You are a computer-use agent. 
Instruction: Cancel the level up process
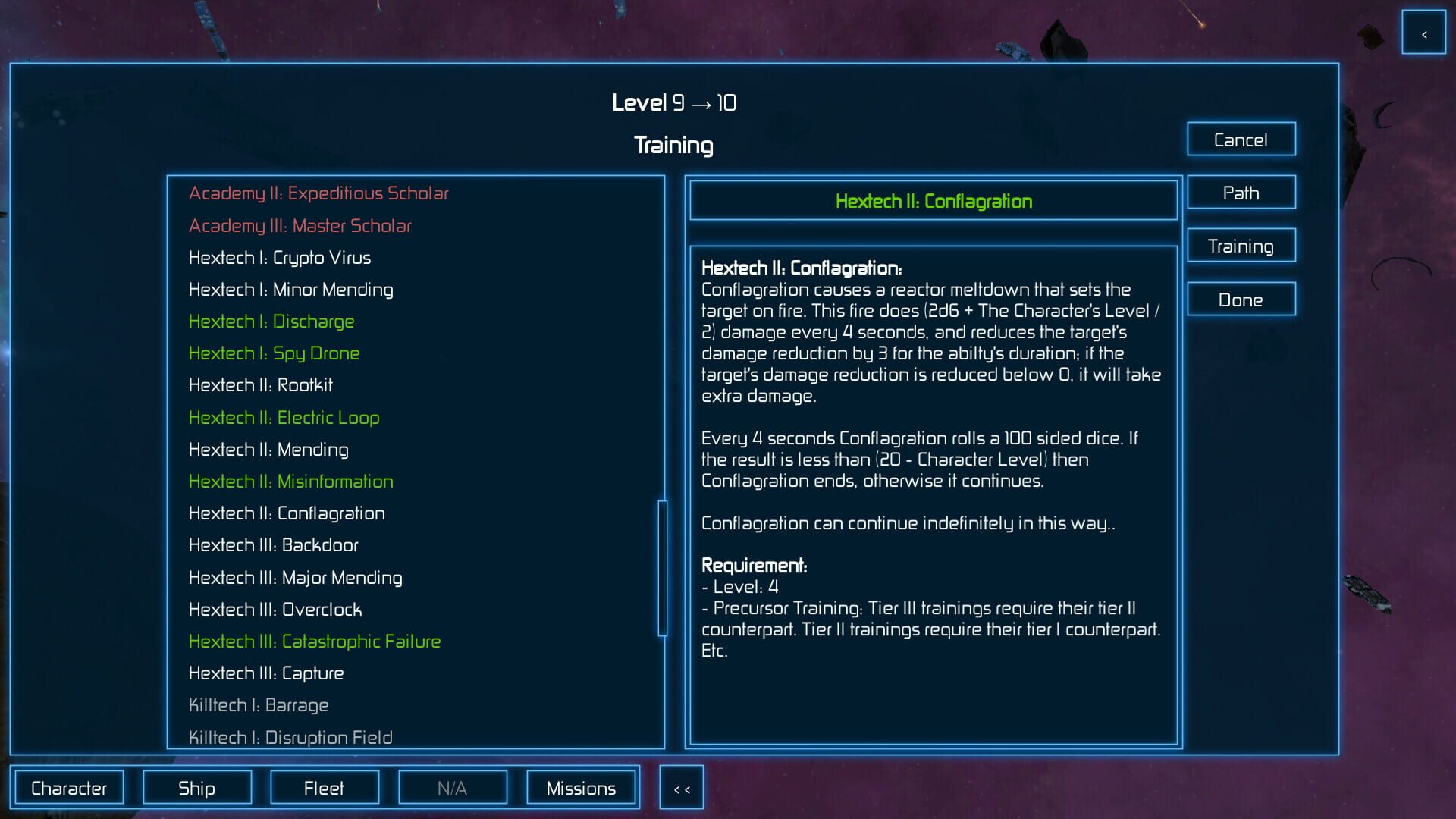pyautogui.click(x=1241, y=139)
